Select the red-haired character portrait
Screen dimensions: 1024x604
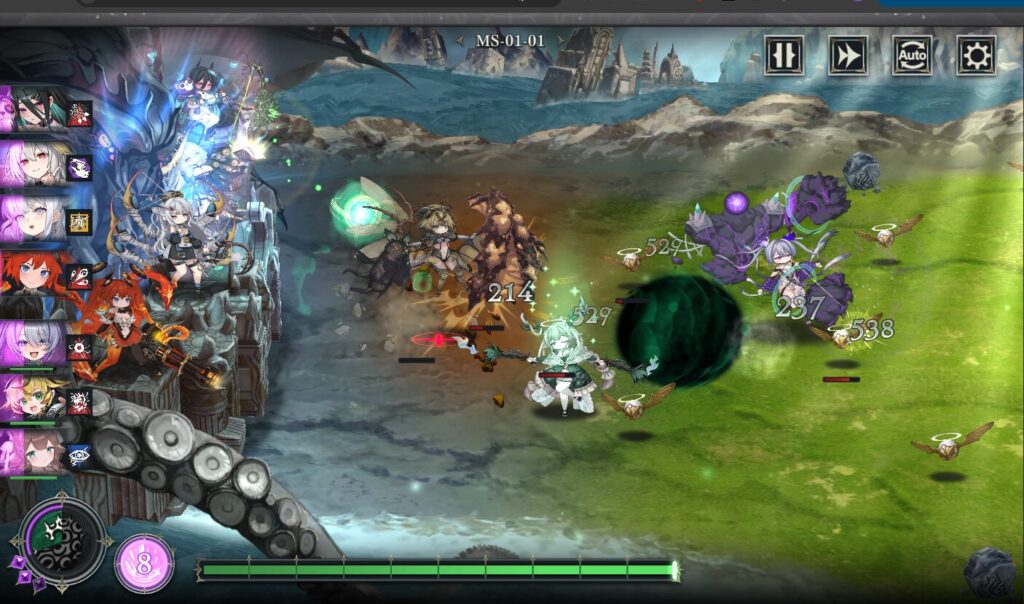click(38, 272)
